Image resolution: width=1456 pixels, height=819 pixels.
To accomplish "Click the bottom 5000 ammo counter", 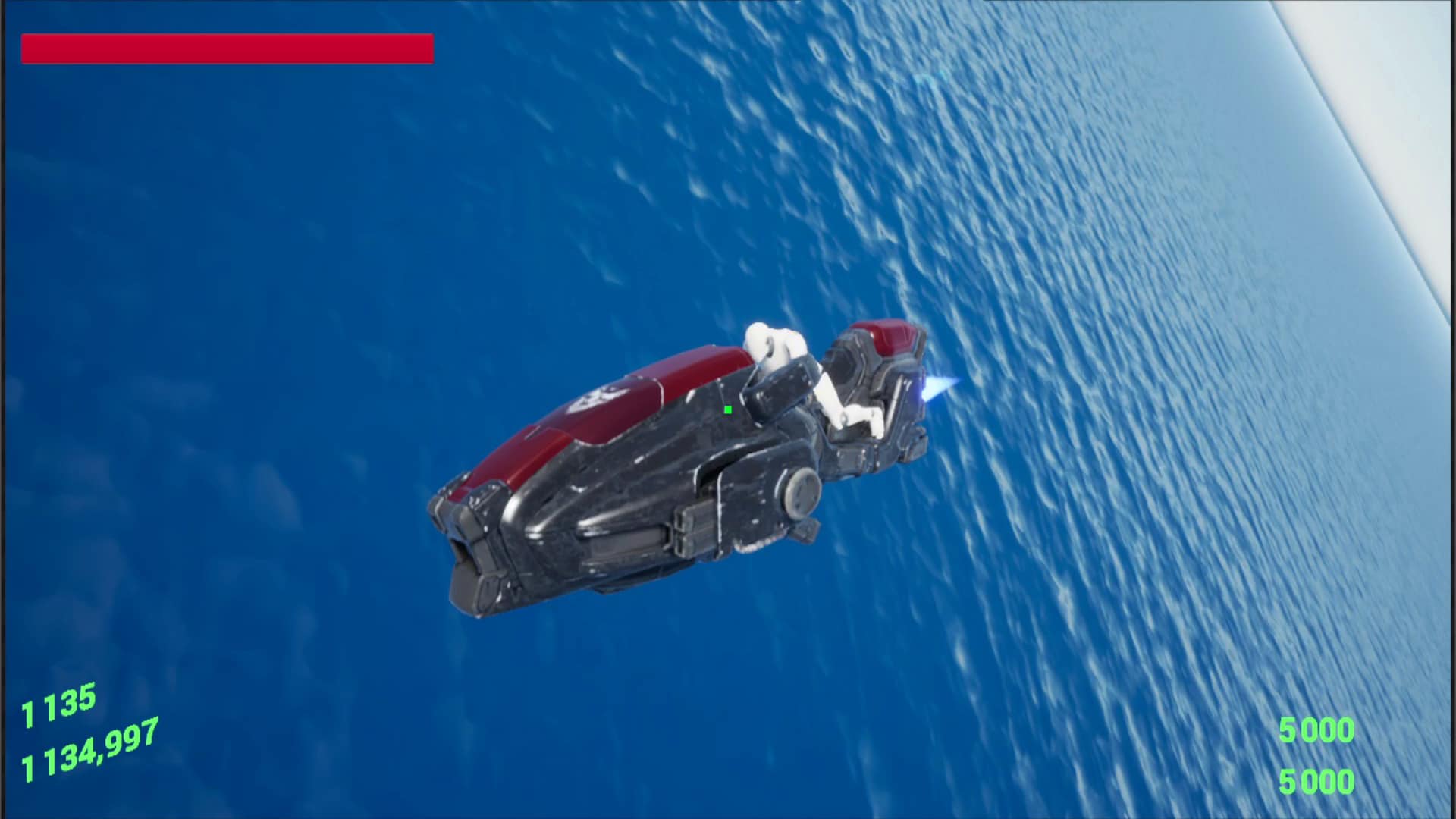I will (x=1316, y=780).
